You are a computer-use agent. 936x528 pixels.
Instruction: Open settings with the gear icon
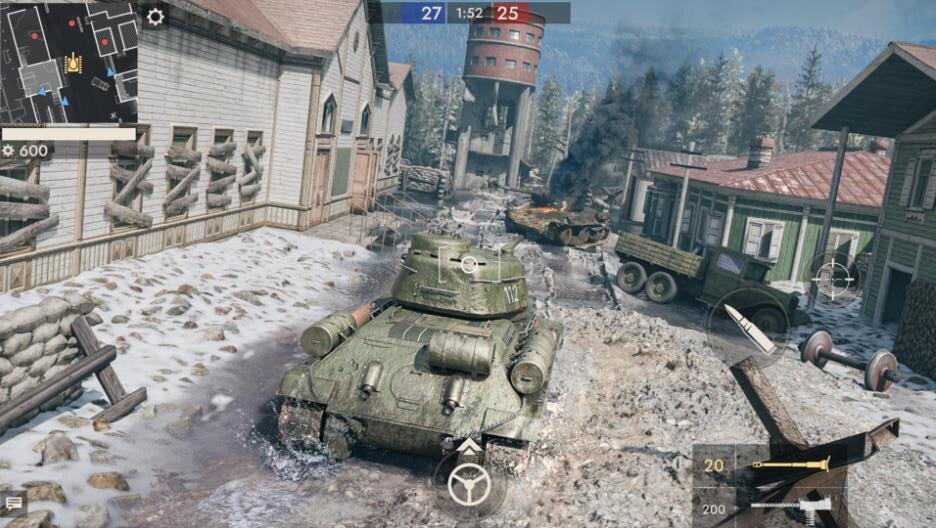click(x=155, y=16)
